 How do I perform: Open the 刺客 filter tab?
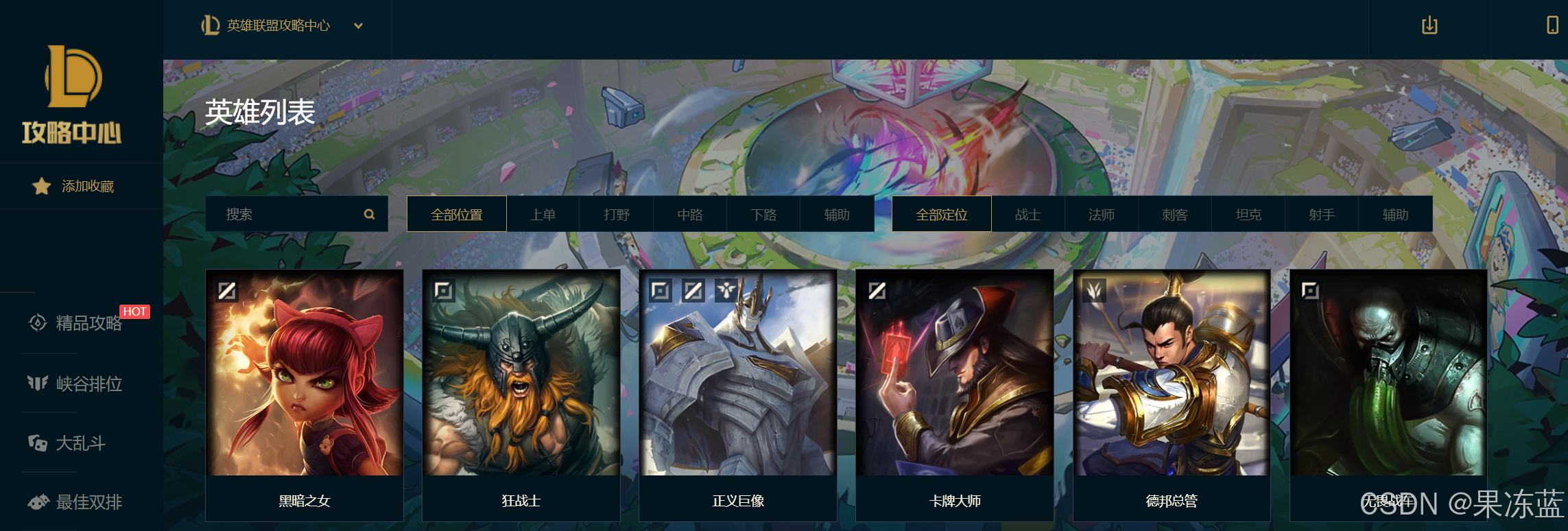(x=1175, y=213)
